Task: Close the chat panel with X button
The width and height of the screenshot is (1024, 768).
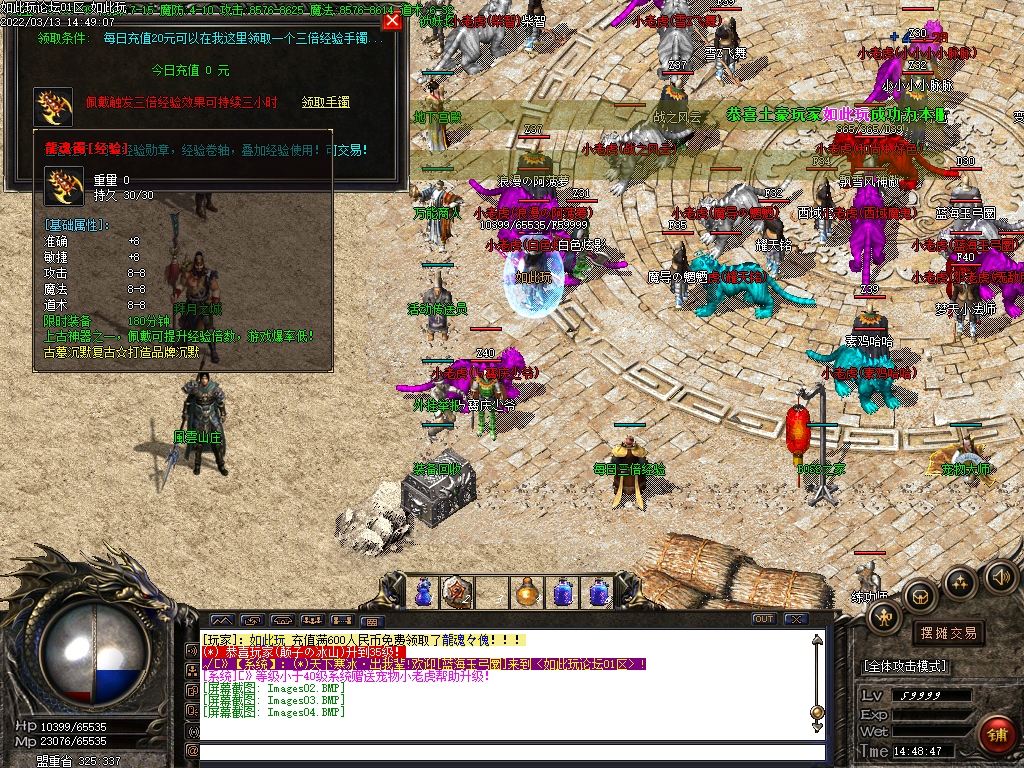Action: click(x=795, y=619)
